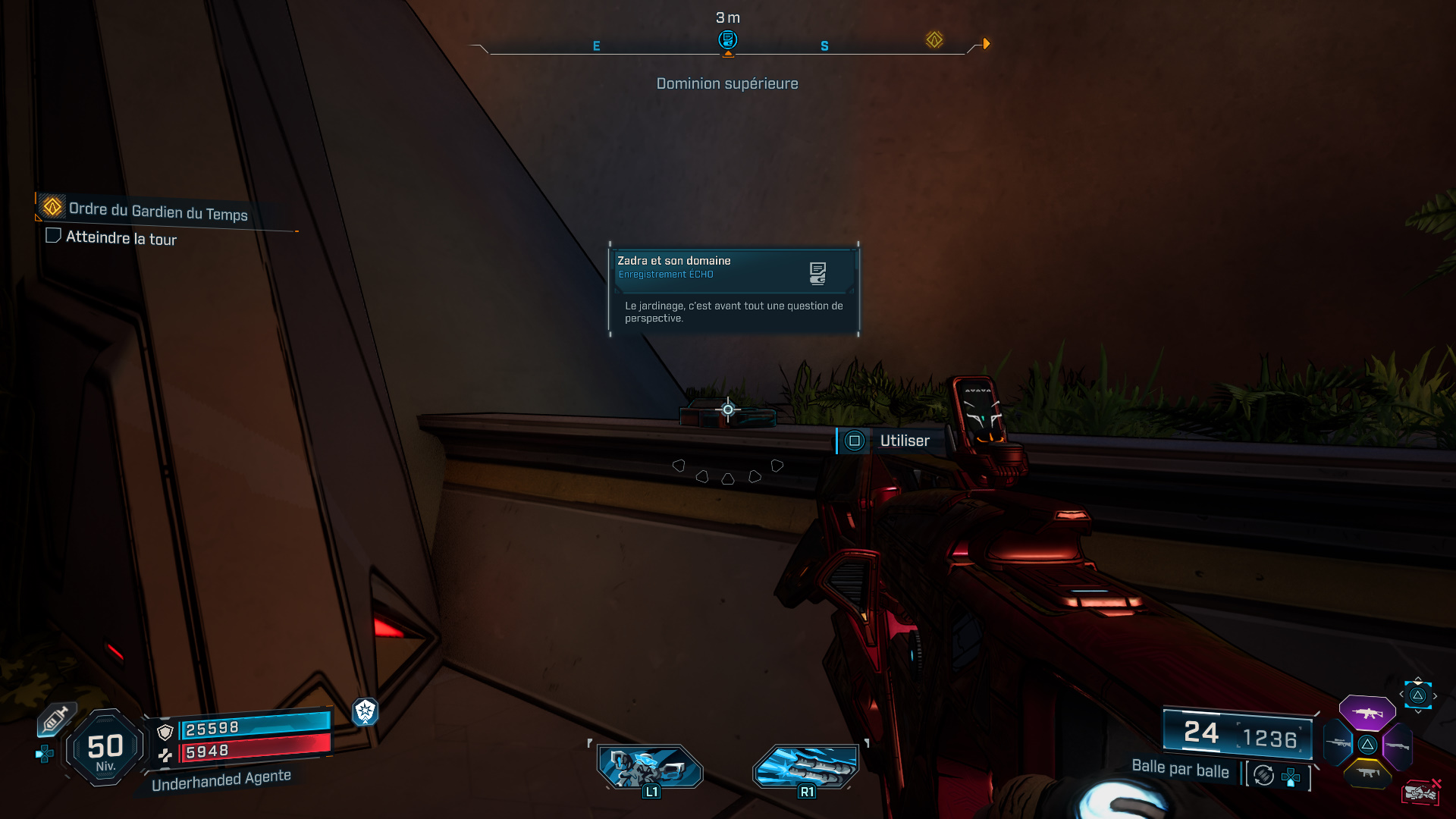The width and height of the screenshot is (1456, 819).
Task: Click the triangle weapon-swap button icon
Action: click(1417, 695)
